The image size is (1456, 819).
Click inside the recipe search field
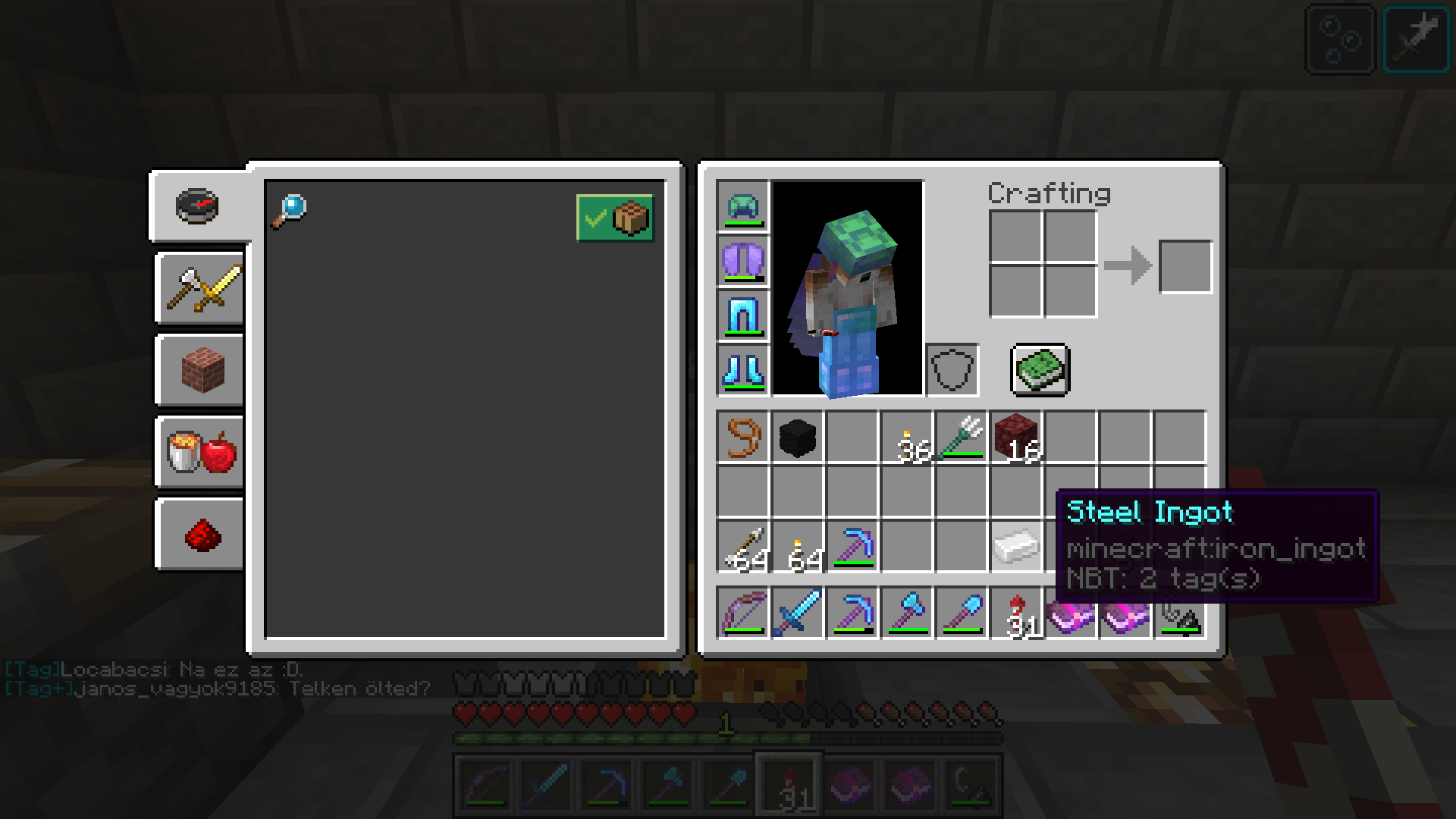(455, 211)
